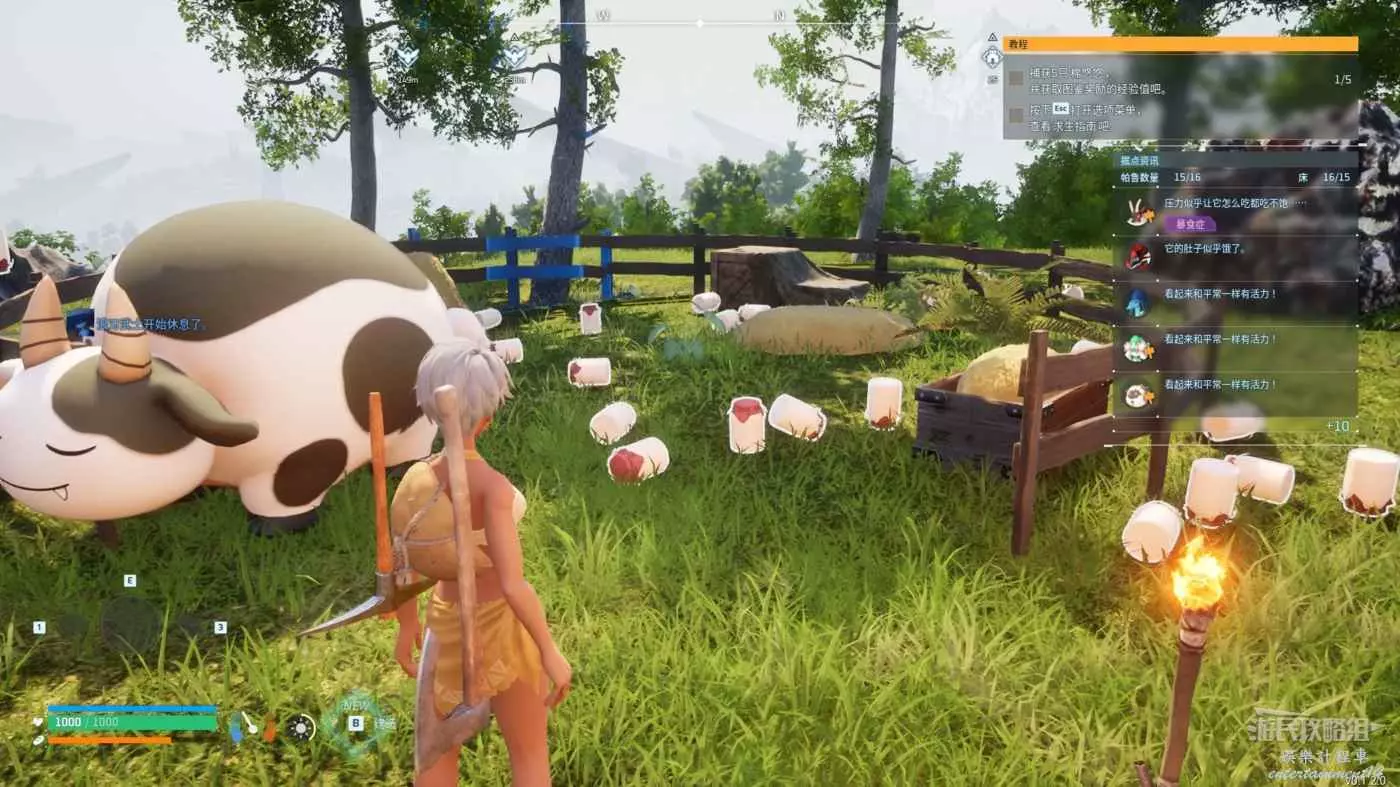Tick the capture 5 Lamball objective checkbox
The image size is (1400, 787).
(x=1015, y=77)
